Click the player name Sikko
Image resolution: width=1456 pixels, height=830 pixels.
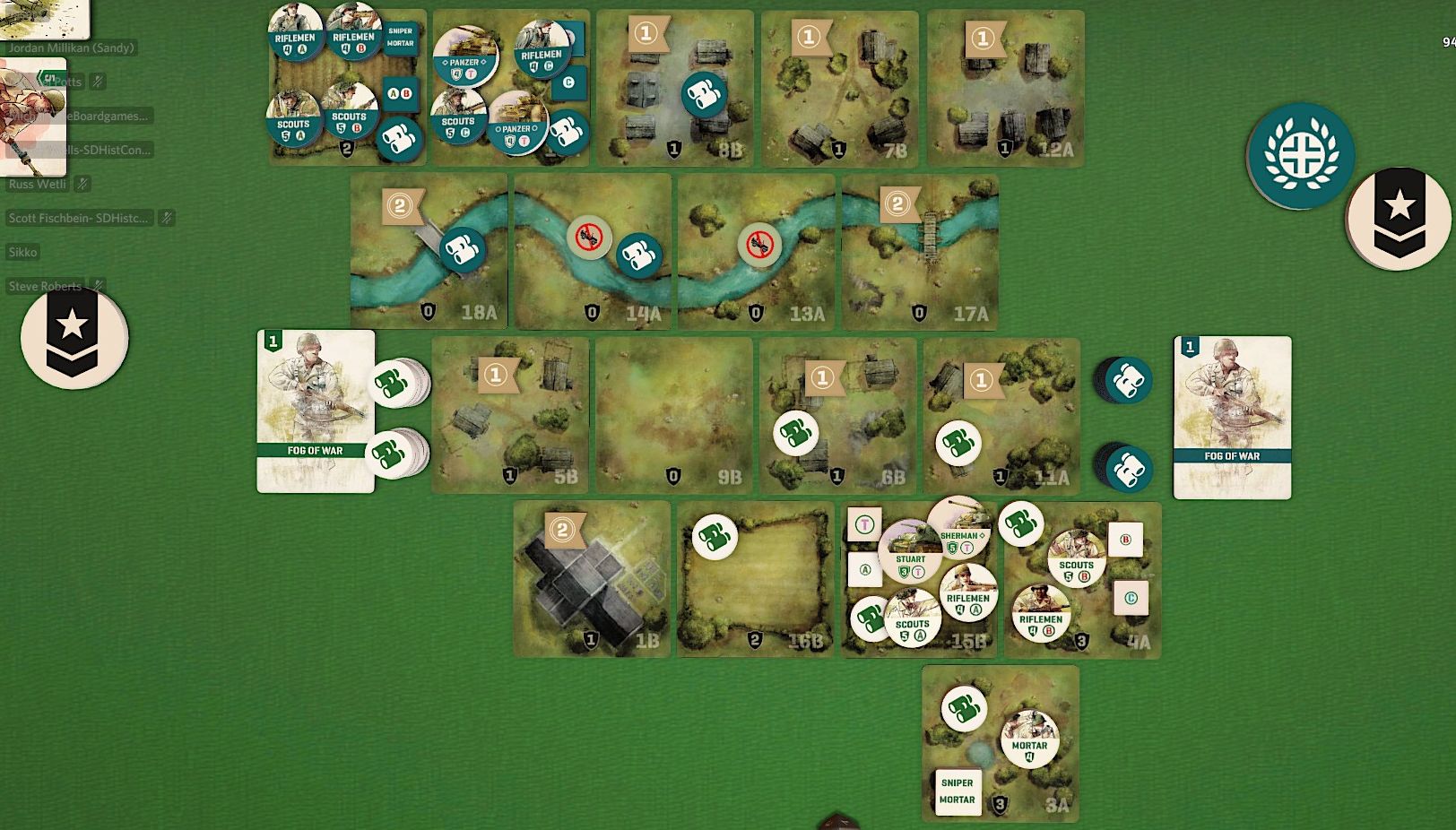tap(23, 252)
